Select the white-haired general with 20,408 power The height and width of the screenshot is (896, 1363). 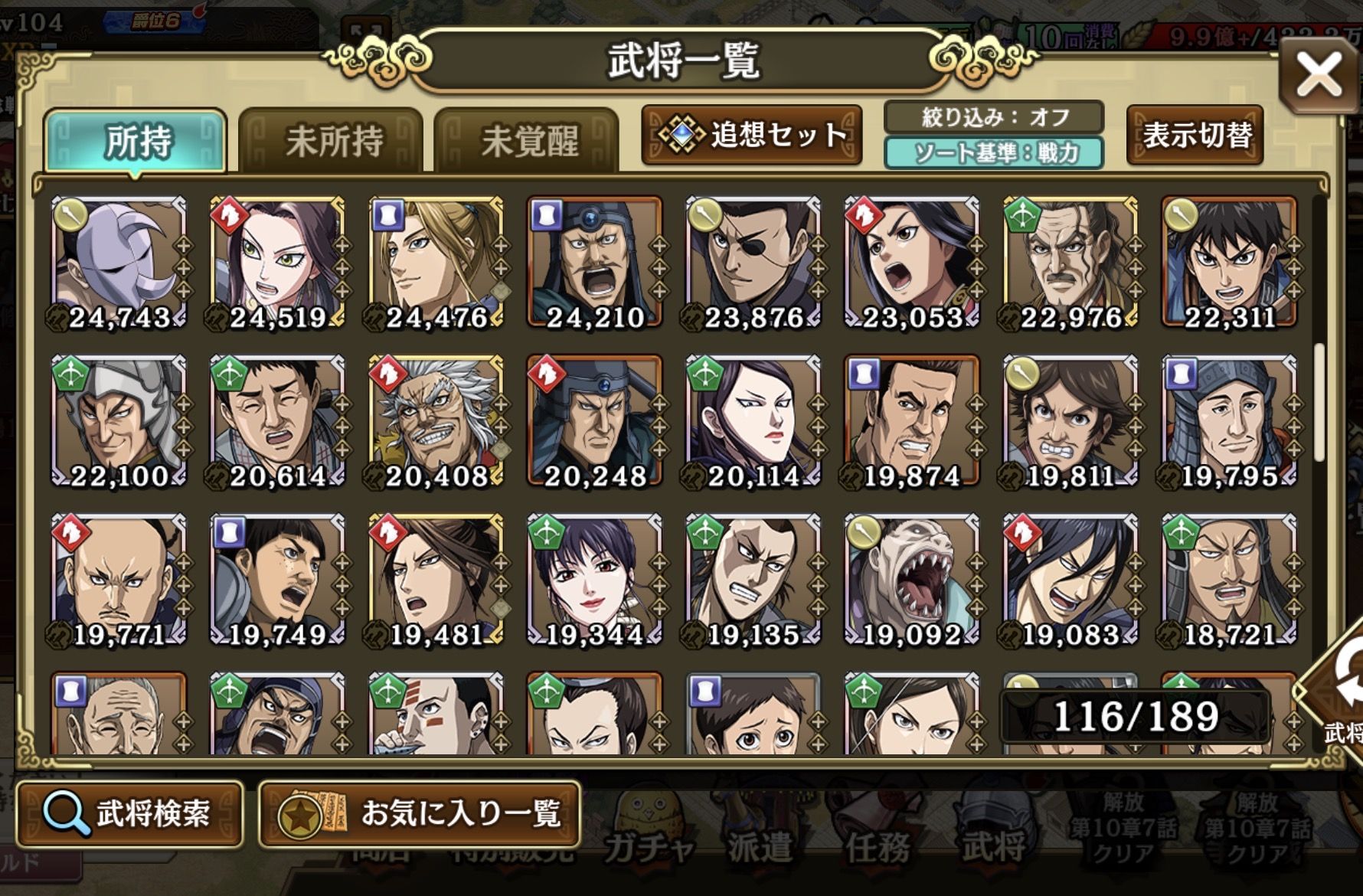(x=436, y=420)
